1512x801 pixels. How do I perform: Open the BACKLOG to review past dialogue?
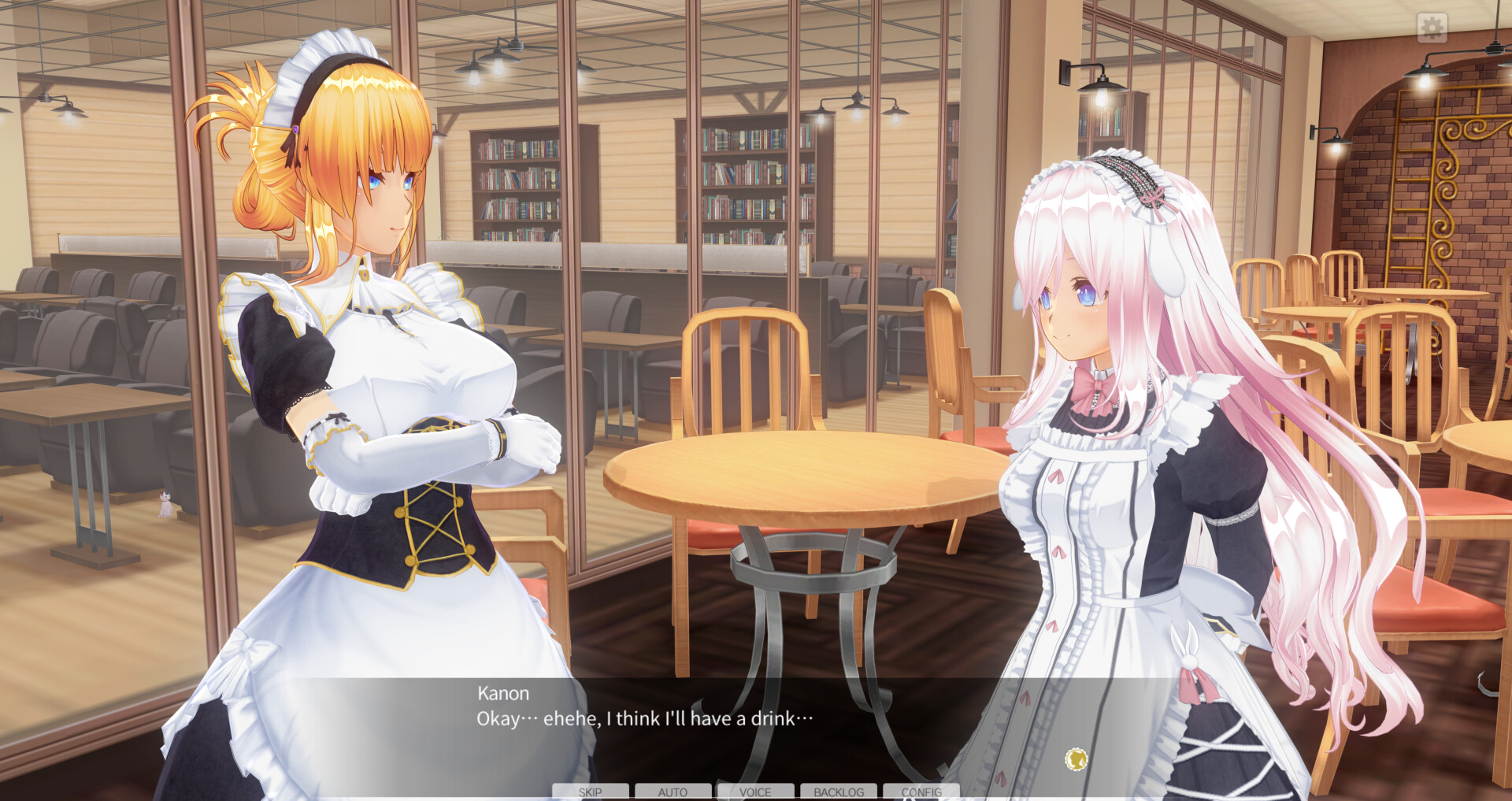coord(838,792)
